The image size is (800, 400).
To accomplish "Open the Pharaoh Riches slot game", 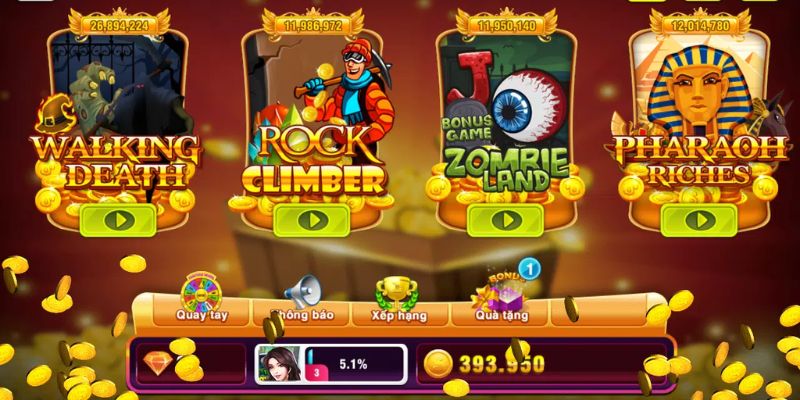I will [698, 219].
